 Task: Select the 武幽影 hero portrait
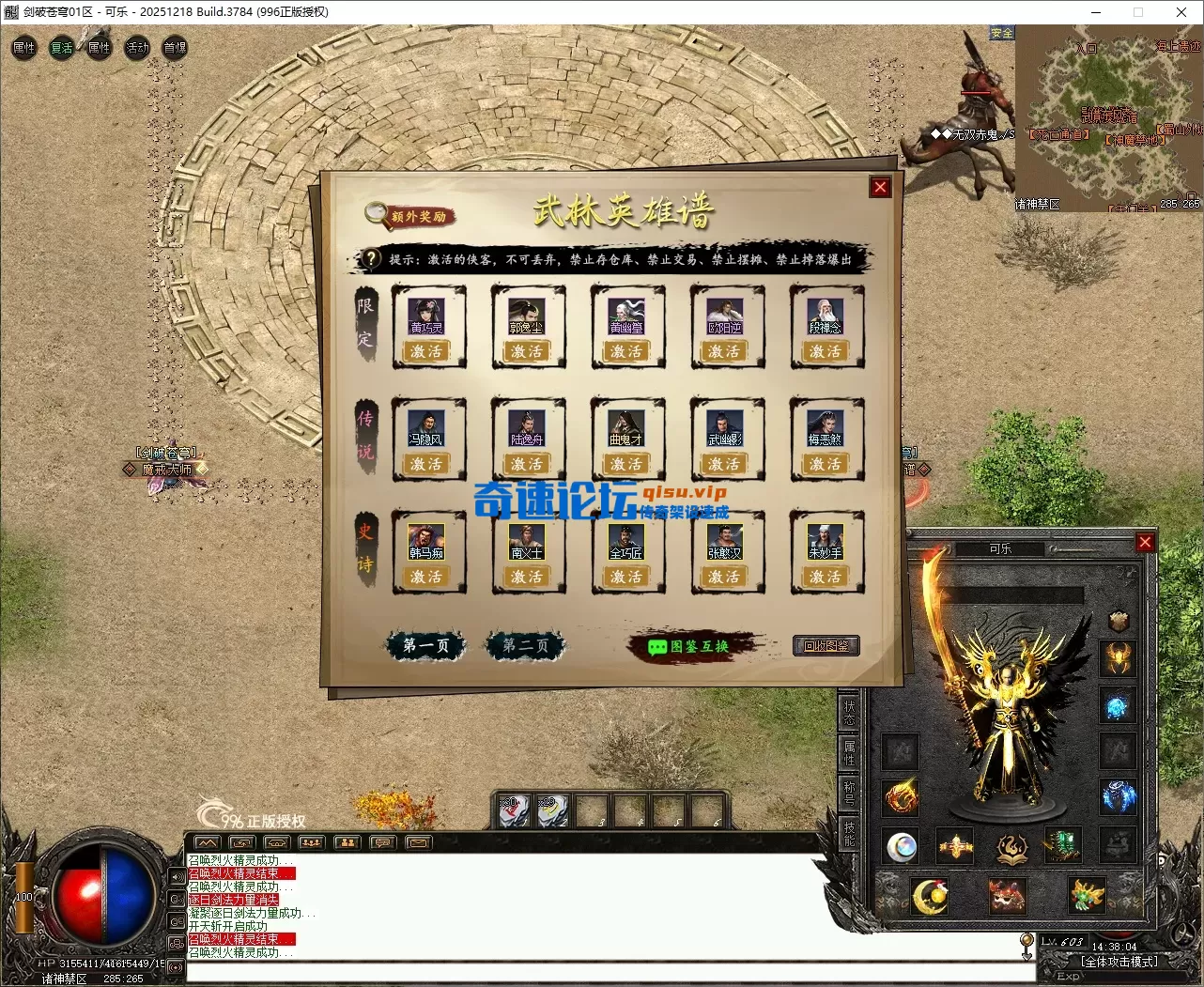pos(725,428)
